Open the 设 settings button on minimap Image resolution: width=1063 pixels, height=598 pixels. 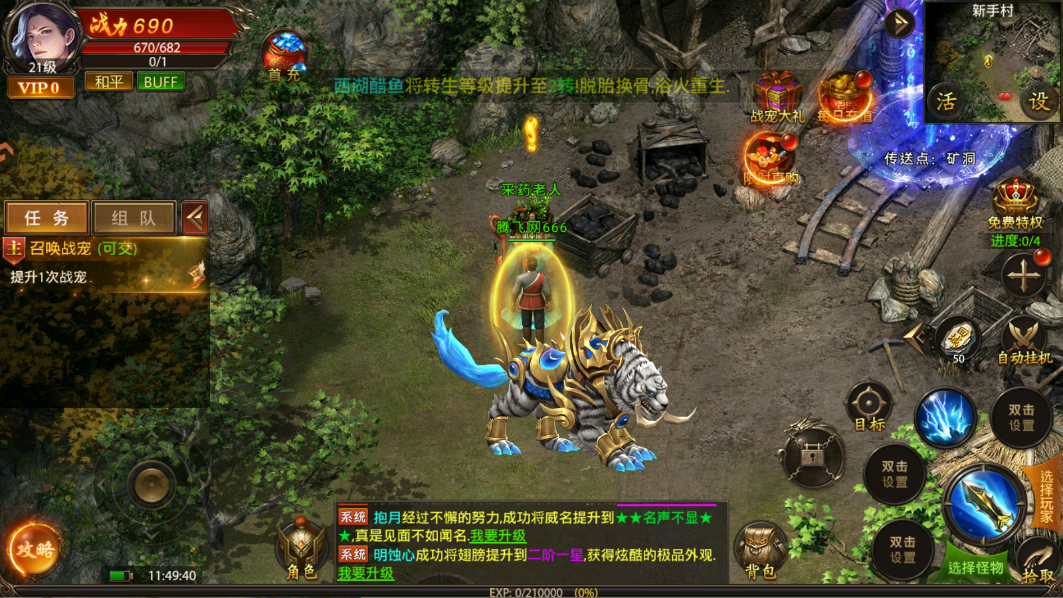pos(1039,101)
